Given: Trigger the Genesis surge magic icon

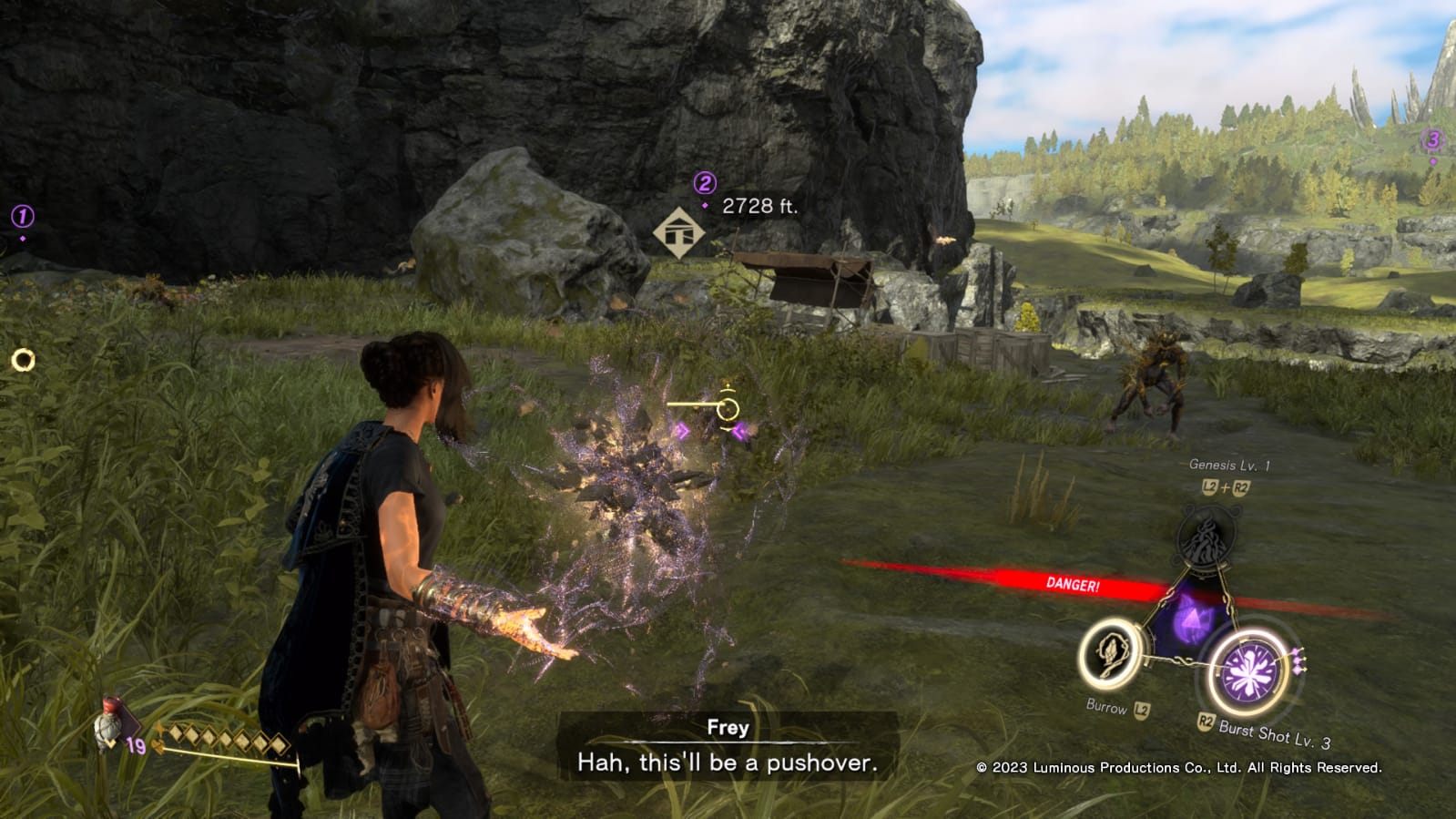Looking at the screenshot, I should pos(1206,537).
